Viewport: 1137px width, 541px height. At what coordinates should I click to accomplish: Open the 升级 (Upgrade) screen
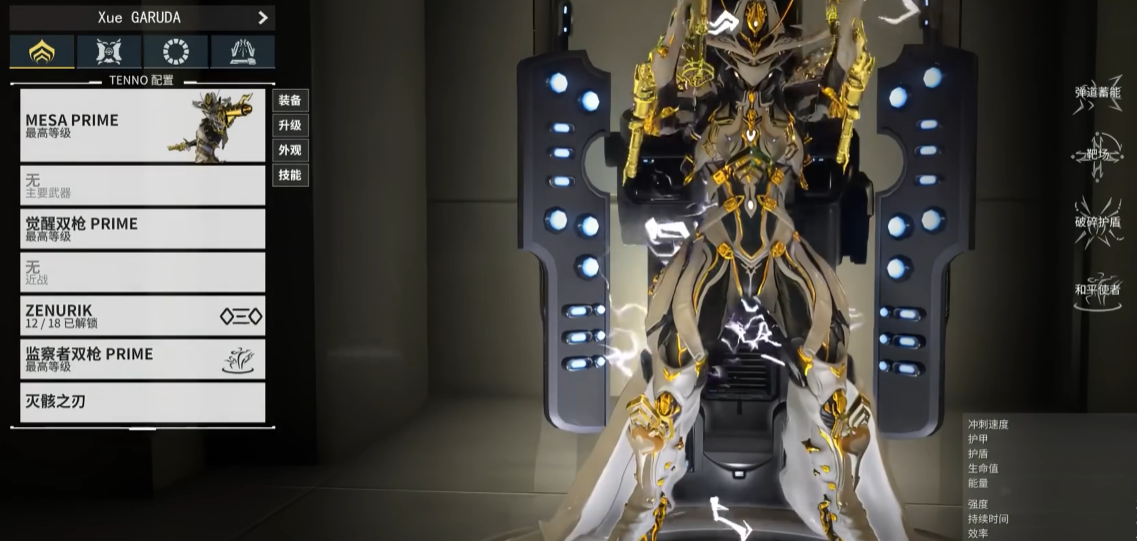tap(290, 125)
